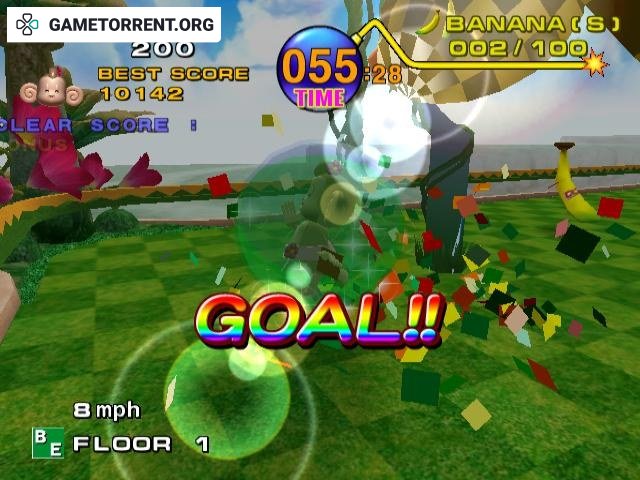Click the banana counter icon
Screen dimensions: 640x480
pos(431,21)
